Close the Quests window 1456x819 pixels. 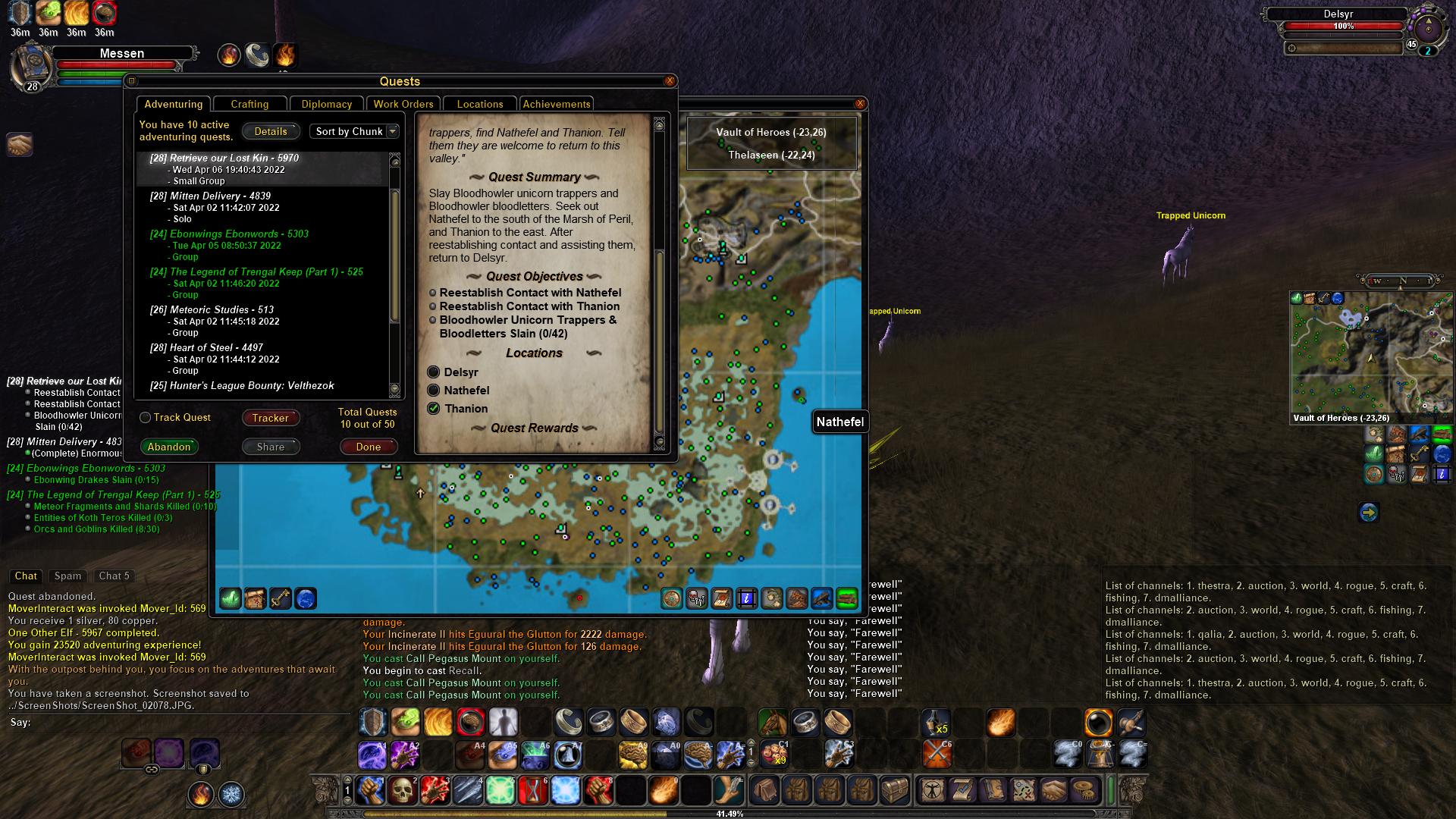(x=670, y=81)
